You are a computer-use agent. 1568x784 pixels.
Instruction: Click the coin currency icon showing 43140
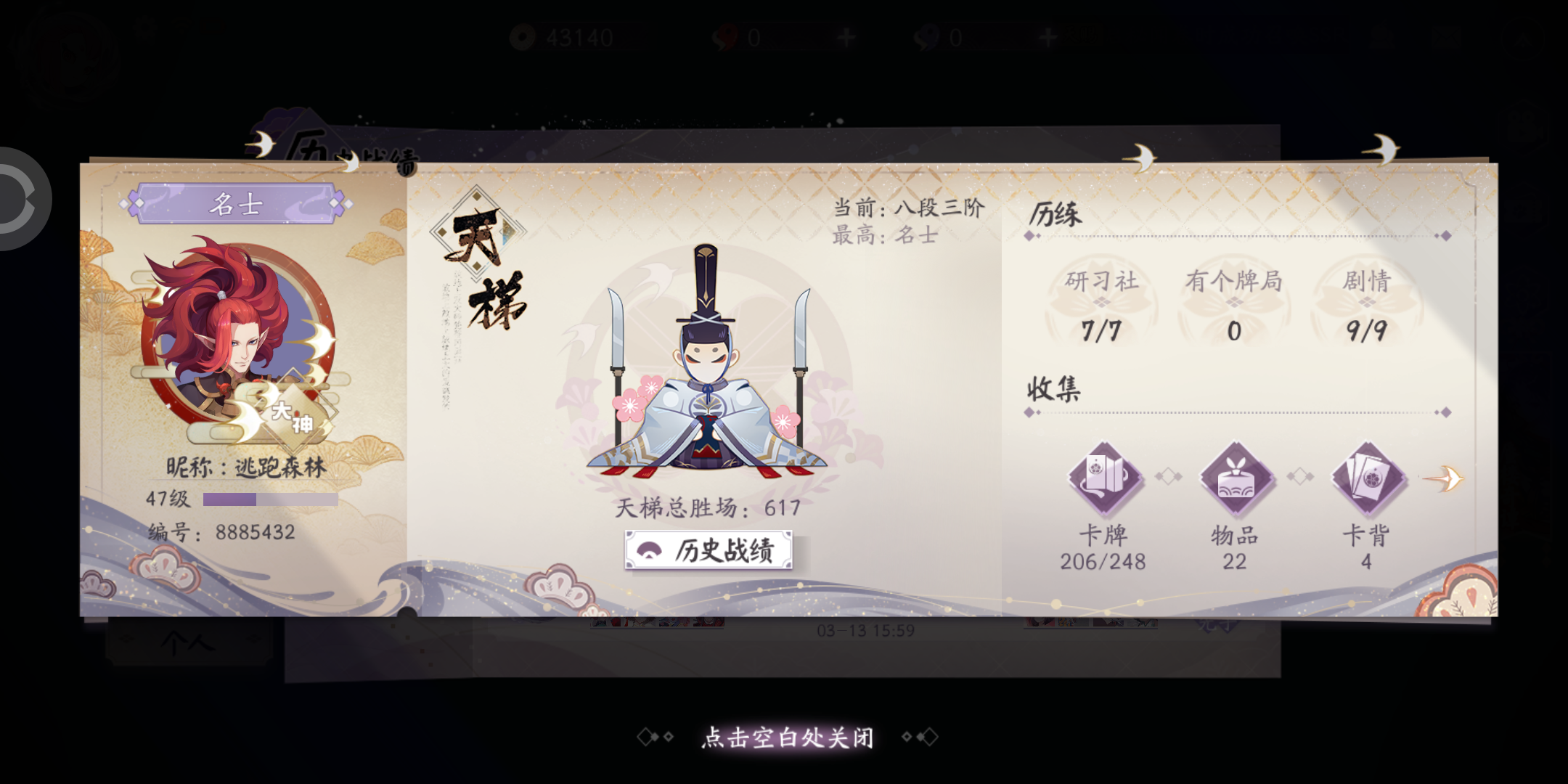[x=524, y=38]
